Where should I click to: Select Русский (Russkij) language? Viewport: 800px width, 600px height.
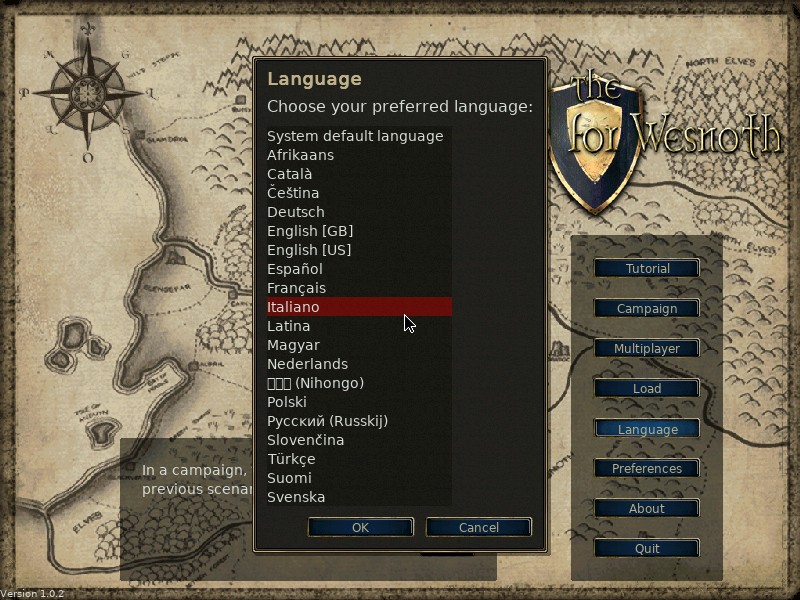click(x=327, y=421)
